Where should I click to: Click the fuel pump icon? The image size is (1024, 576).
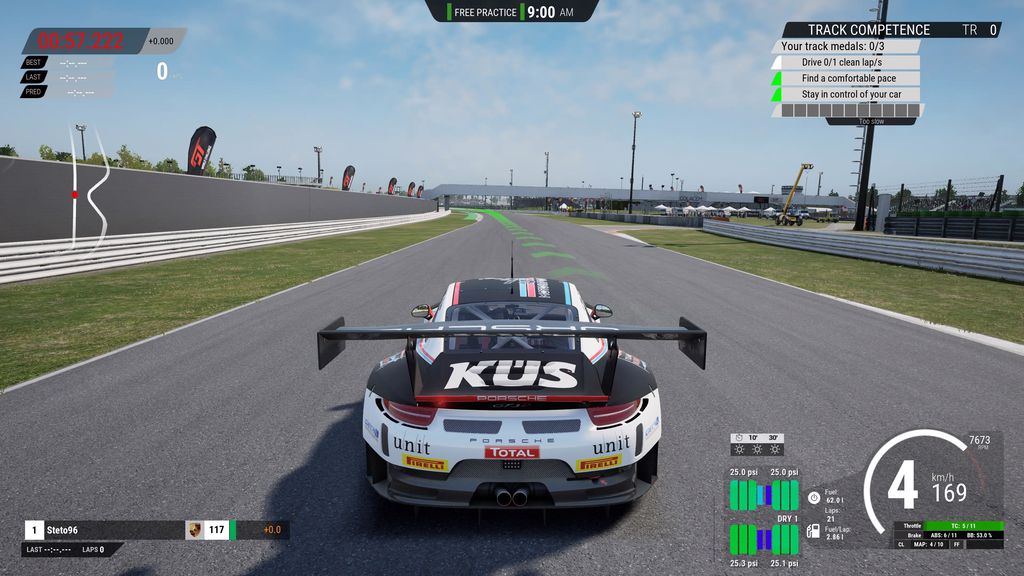[x=813, y=533]
